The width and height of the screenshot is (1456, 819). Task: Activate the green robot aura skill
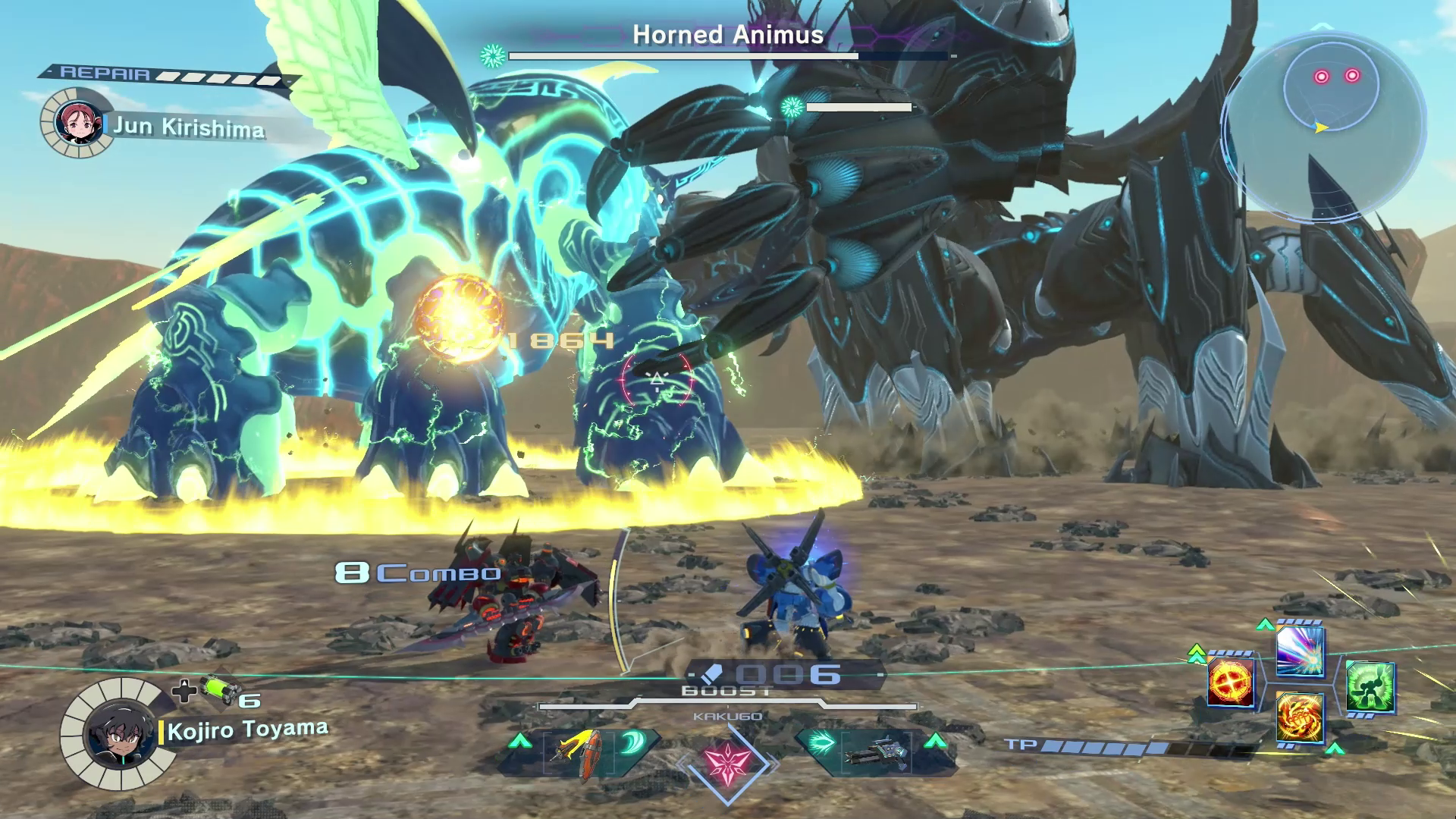coord(1370,687)
